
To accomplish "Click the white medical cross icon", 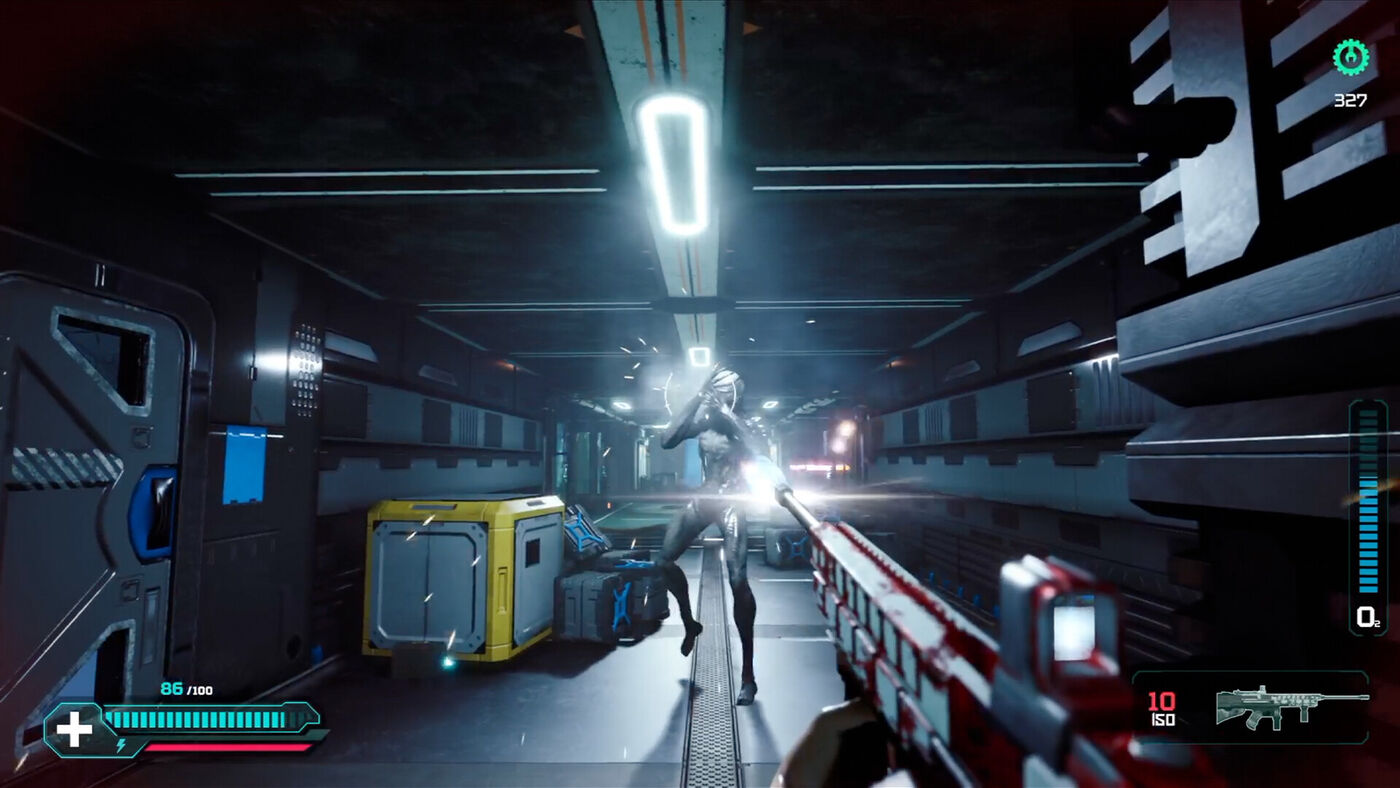I will coord(74,729).
